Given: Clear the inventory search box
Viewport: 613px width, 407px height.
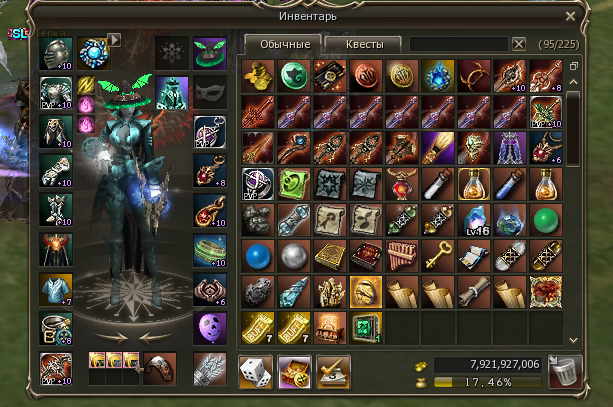Looking at the screenshot, I should coord(519,44).
